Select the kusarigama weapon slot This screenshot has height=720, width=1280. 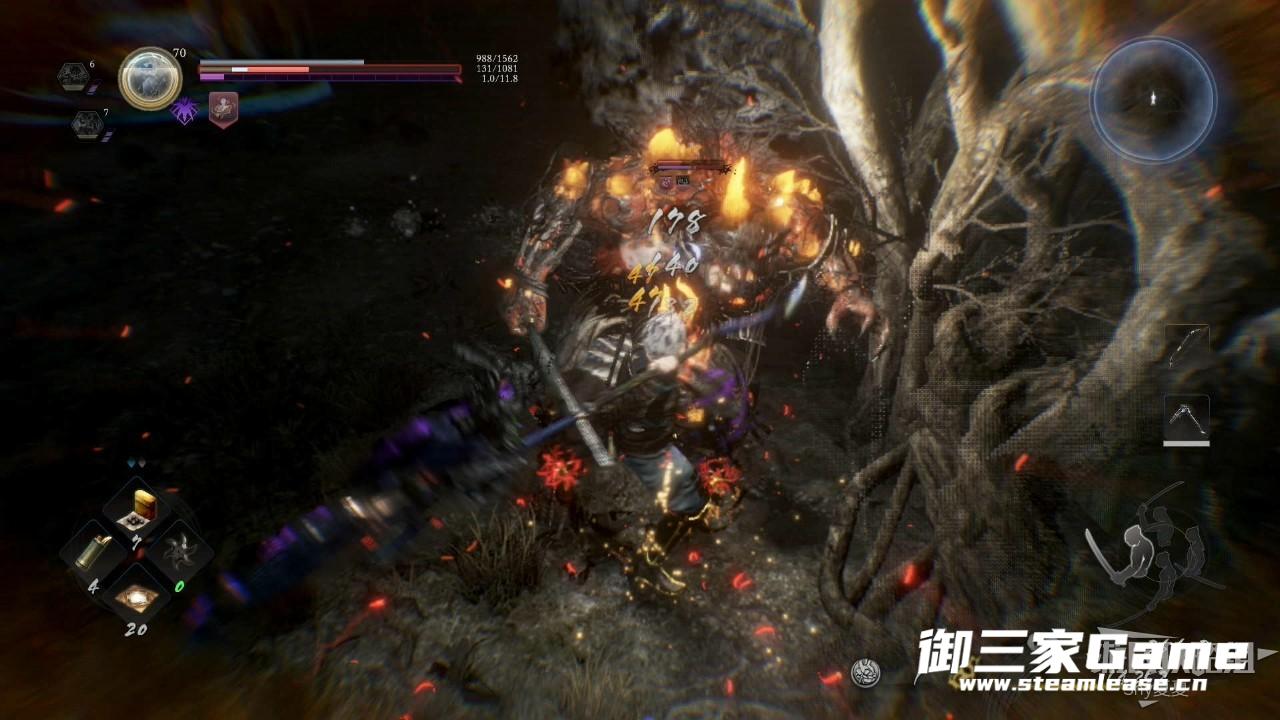(1187, 417)
